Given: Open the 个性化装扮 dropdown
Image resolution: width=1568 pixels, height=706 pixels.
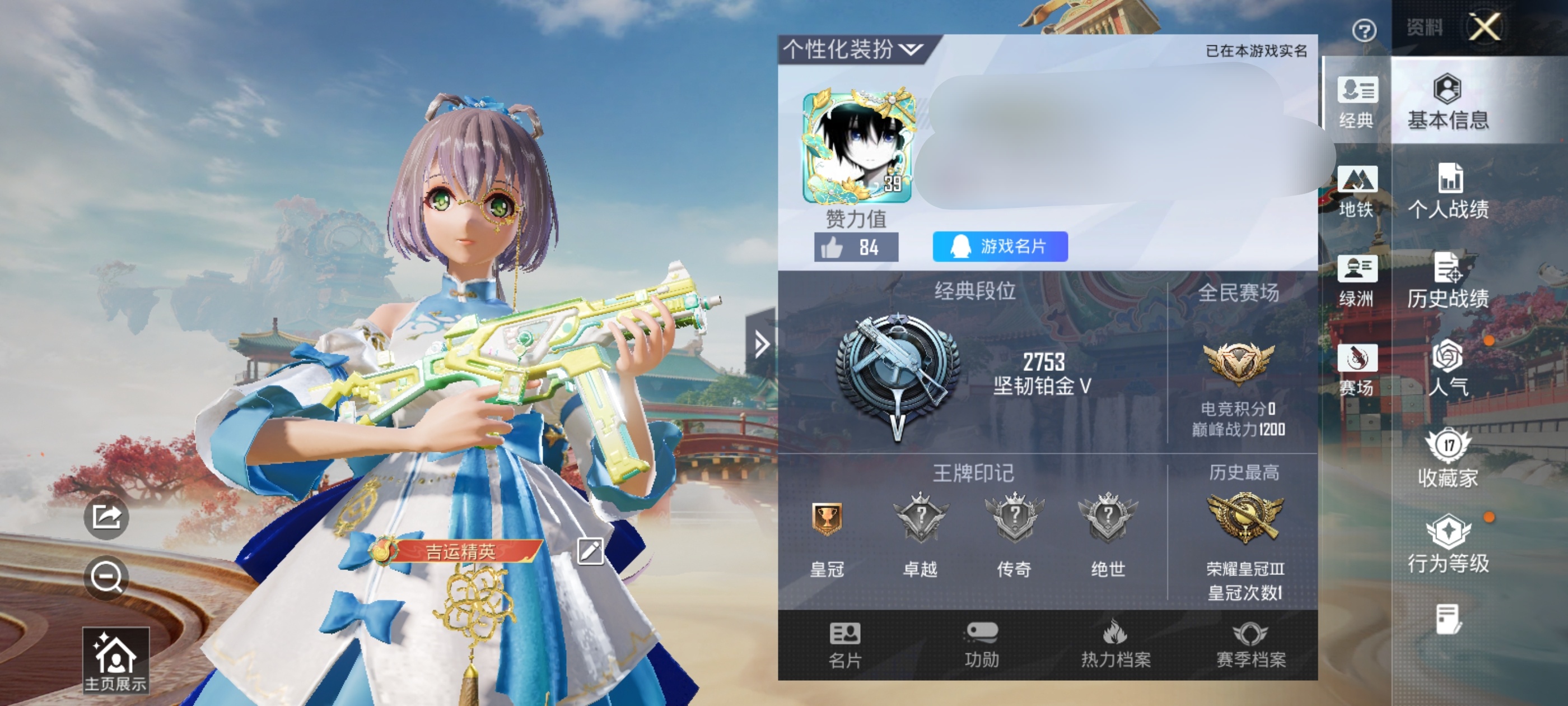Looking at the screenshot, I should click(x=852, y=49).
